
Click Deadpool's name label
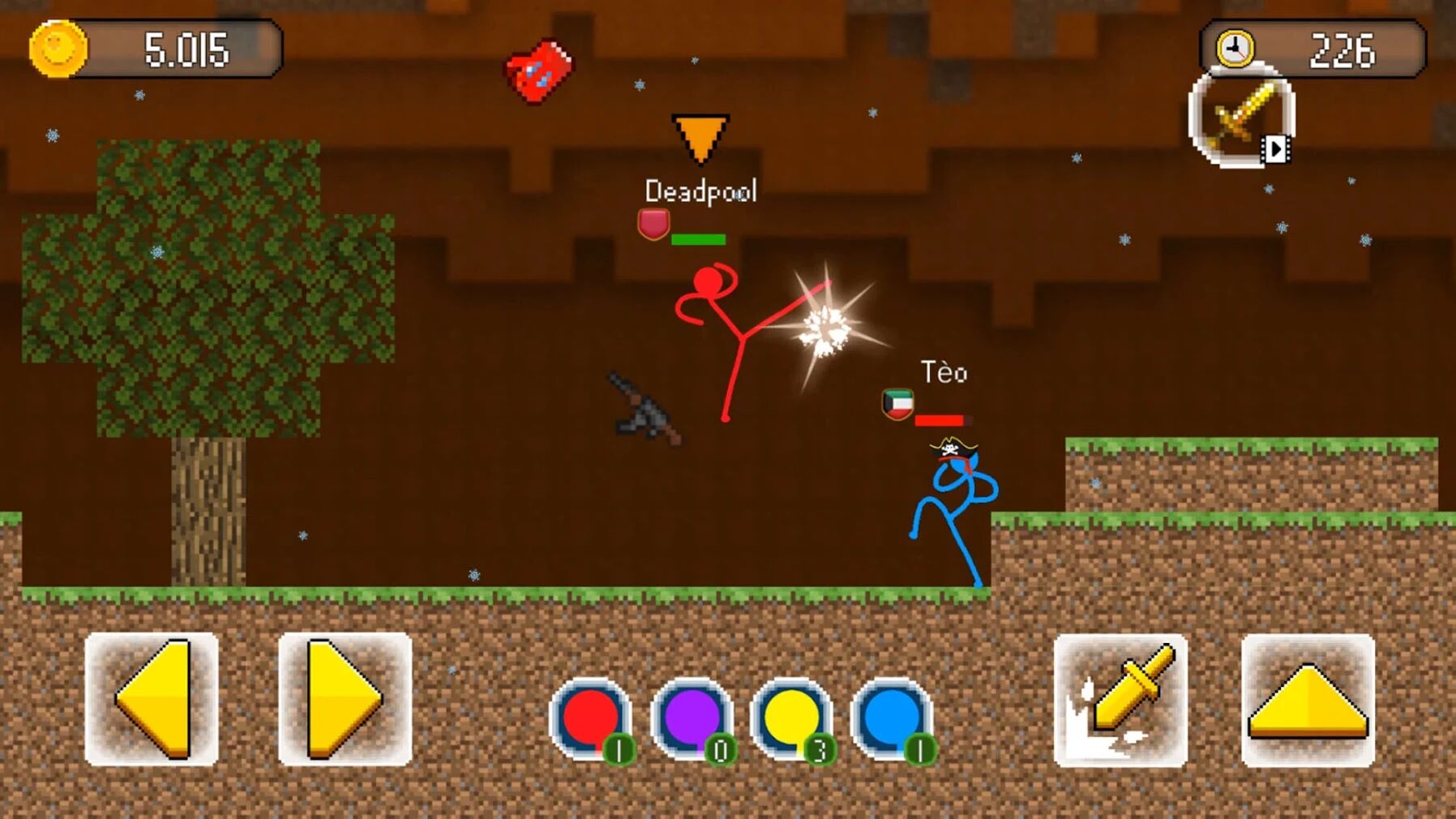(x=702, y=191)
